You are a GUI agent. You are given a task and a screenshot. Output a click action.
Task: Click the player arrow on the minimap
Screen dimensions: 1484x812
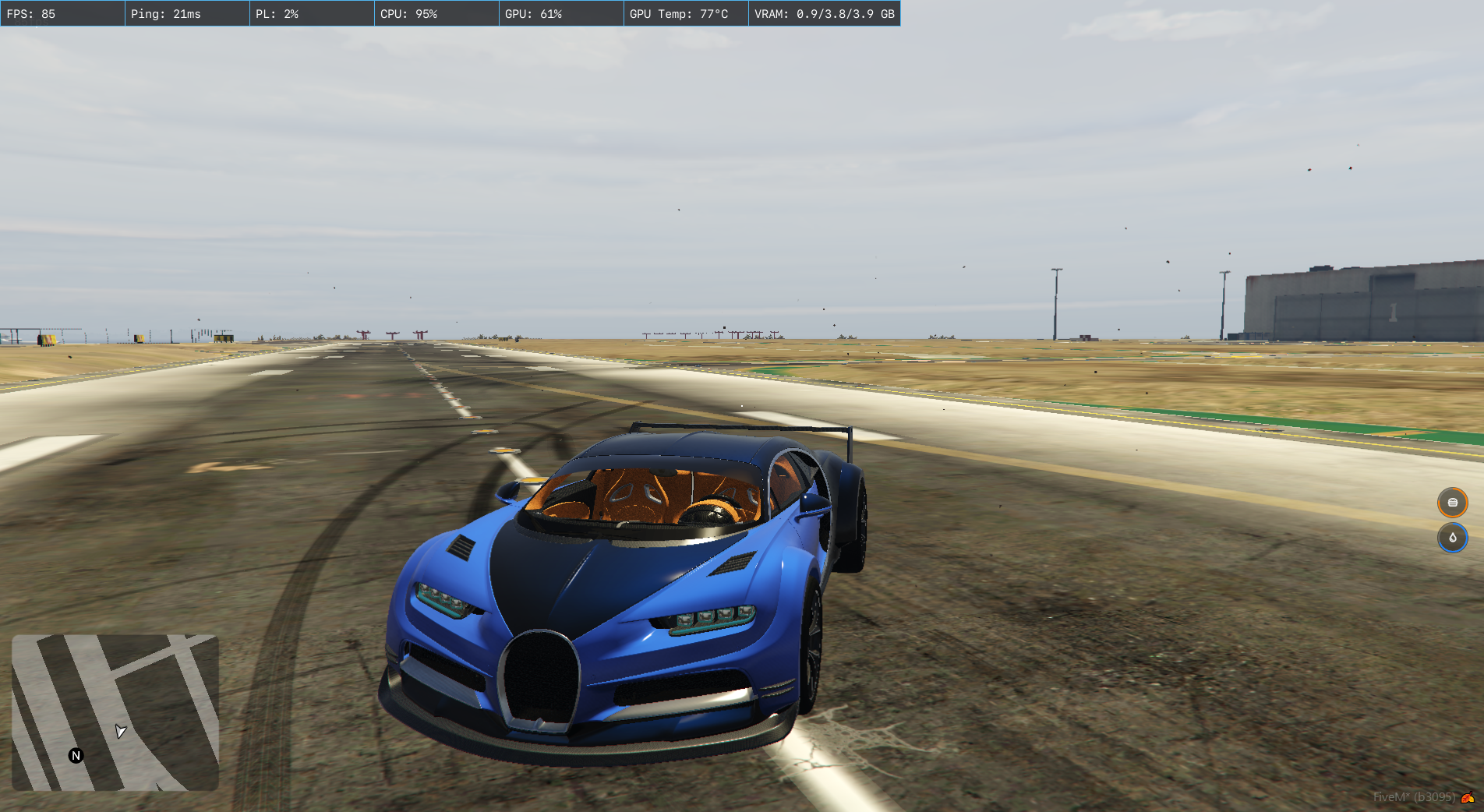coord(120,731)
